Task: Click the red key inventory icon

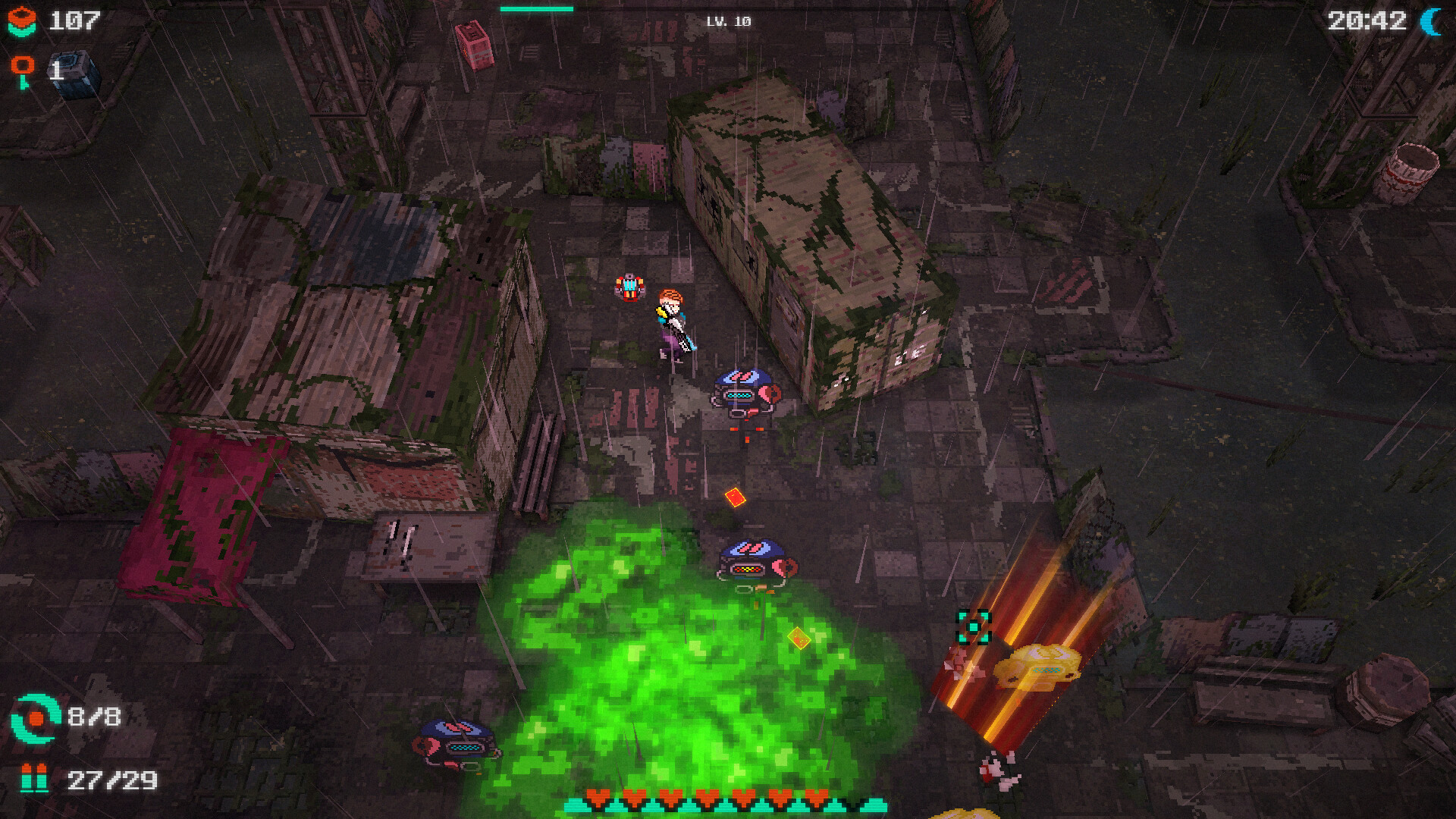Action: (x=24, y=68)
